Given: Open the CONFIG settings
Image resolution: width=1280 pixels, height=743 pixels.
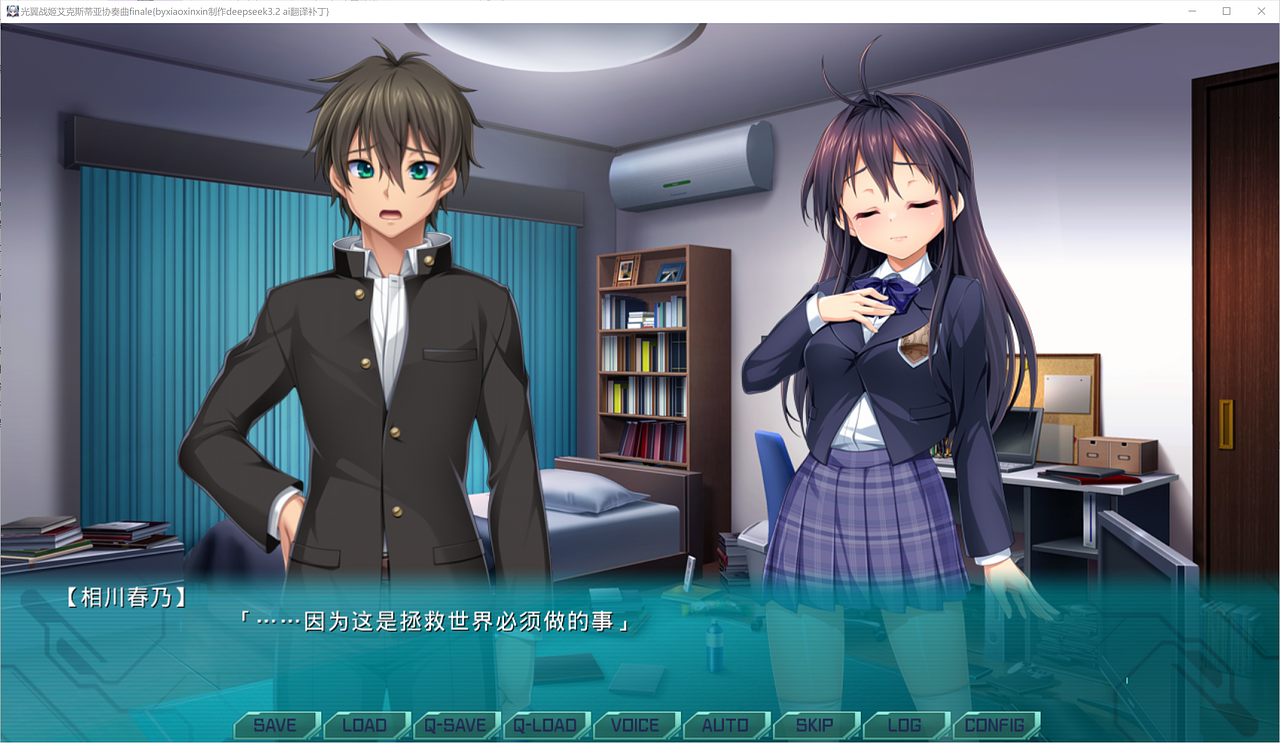Looking at the screenshot, I should click(995, 725).
